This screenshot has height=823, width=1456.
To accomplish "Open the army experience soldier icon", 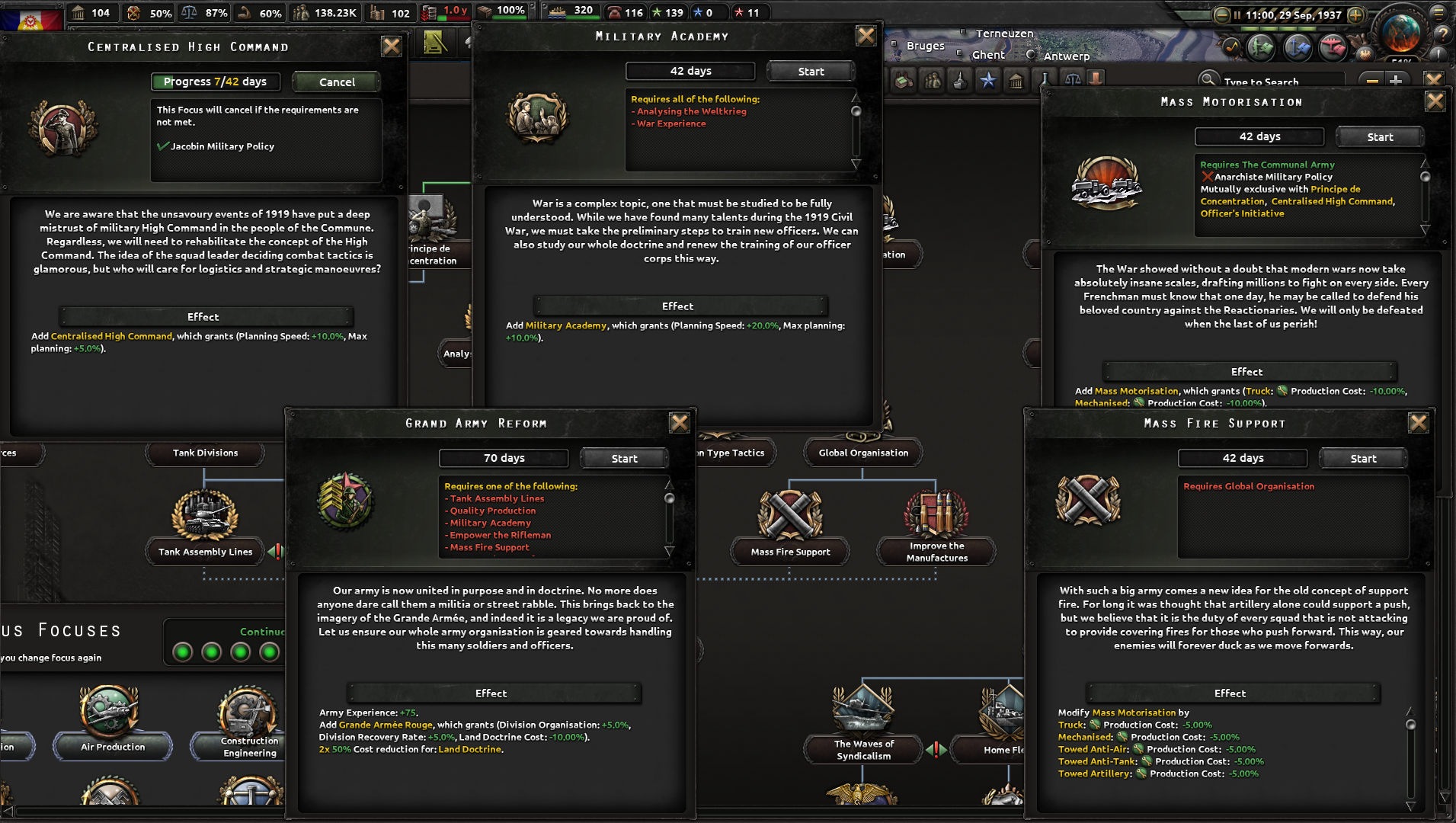I will click(1262, 47).
